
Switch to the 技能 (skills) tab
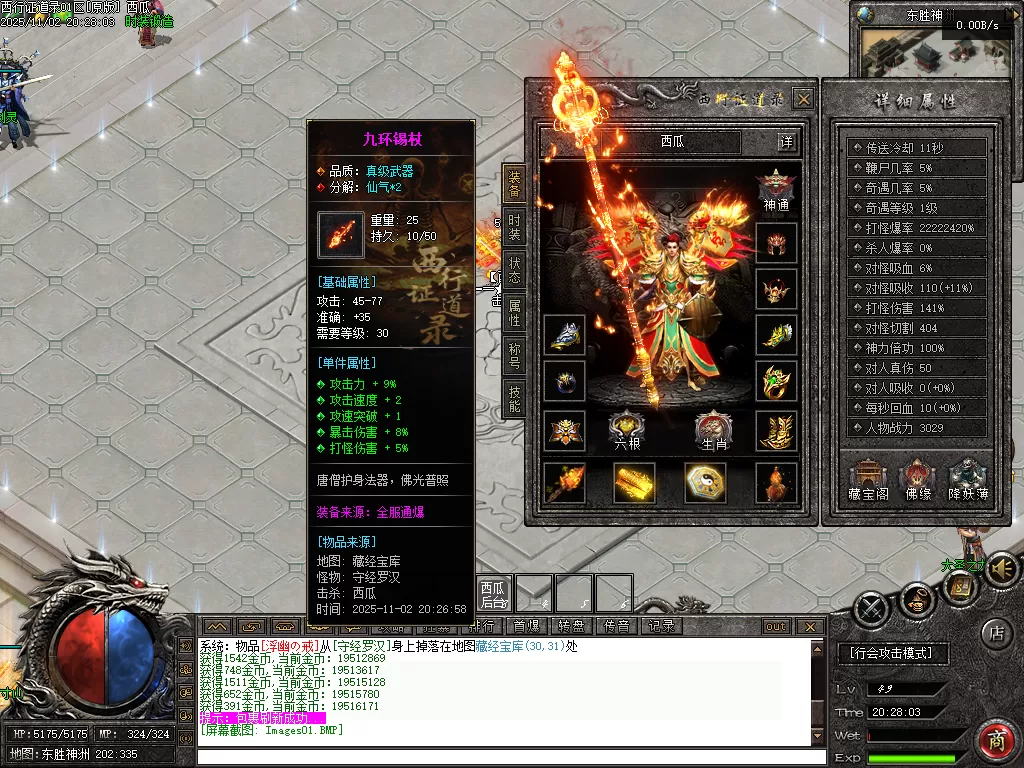[x=514, y=398]
